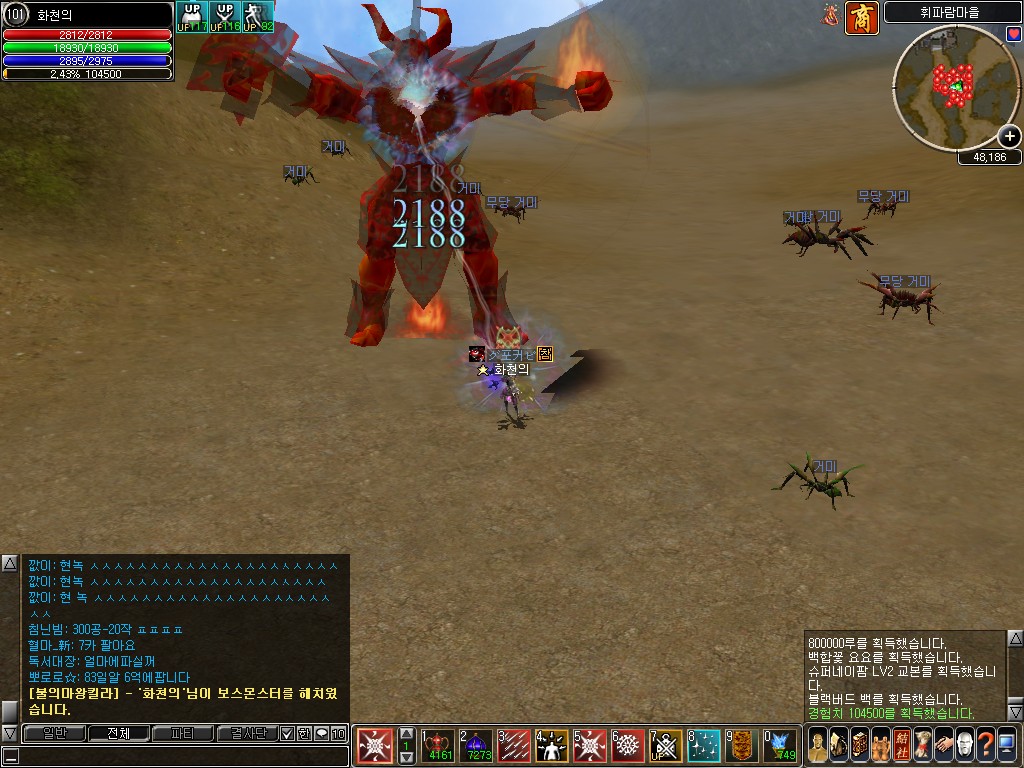Open the red merchant 商 icon
1024x768 pixels.
861,17
